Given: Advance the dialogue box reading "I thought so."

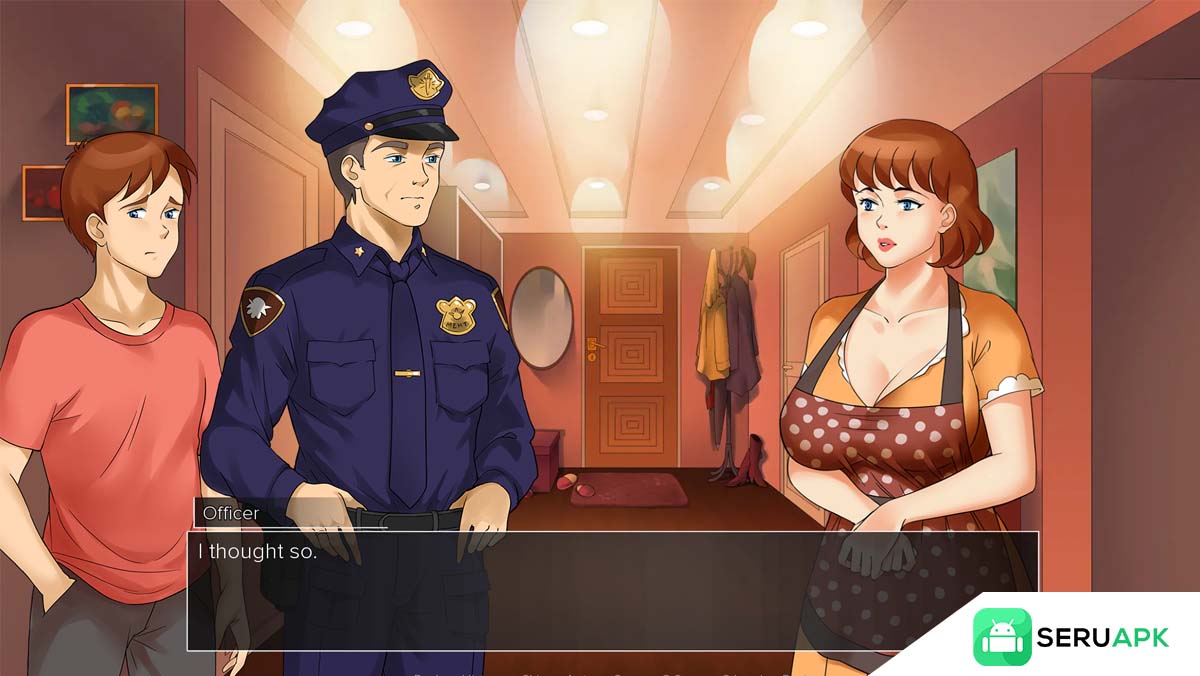Looking at the screenshot, I should (612, 590).
